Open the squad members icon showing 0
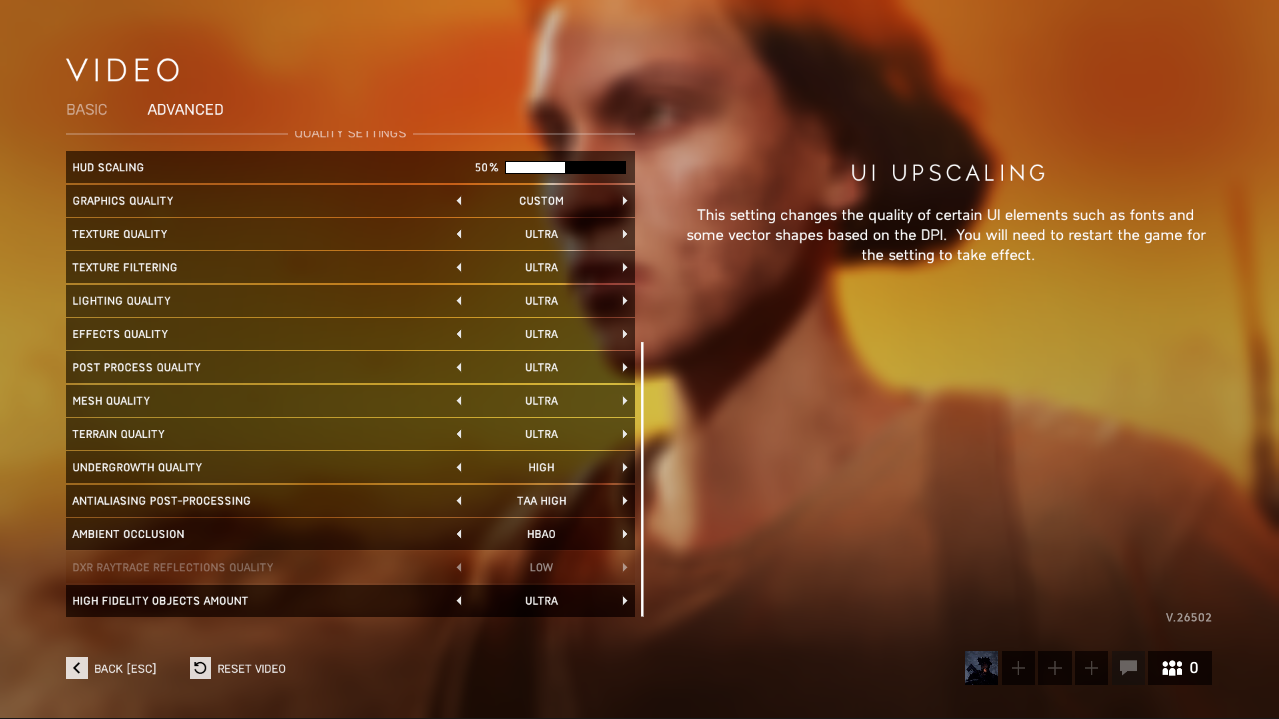 pyautogui.click(x=1180, y=668)
